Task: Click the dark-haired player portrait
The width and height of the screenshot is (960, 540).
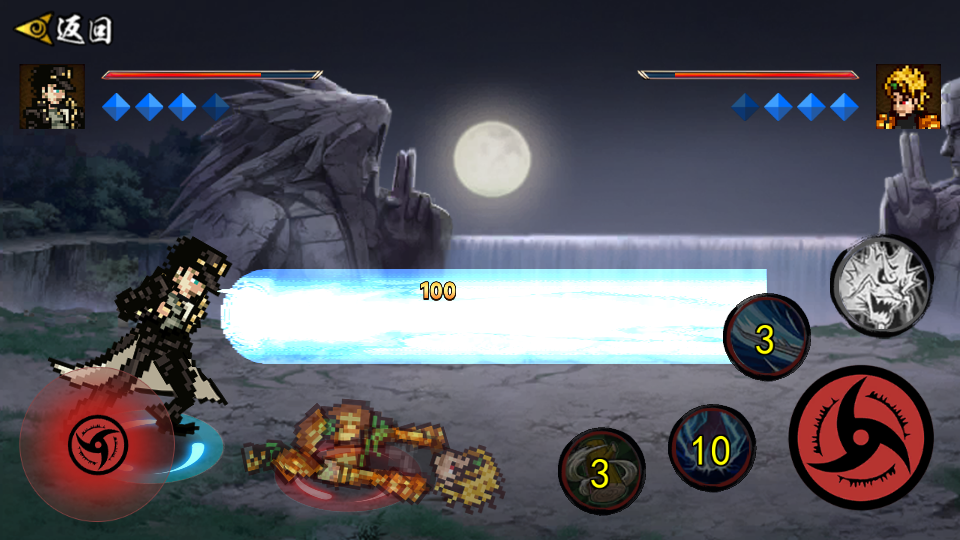Action: [52, 96]
